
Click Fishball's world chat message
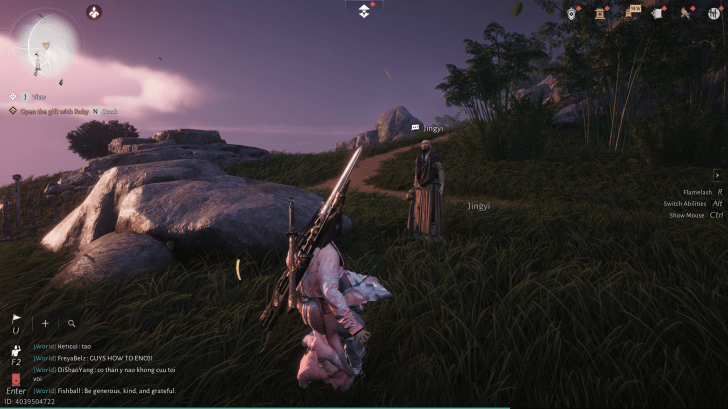110,391
